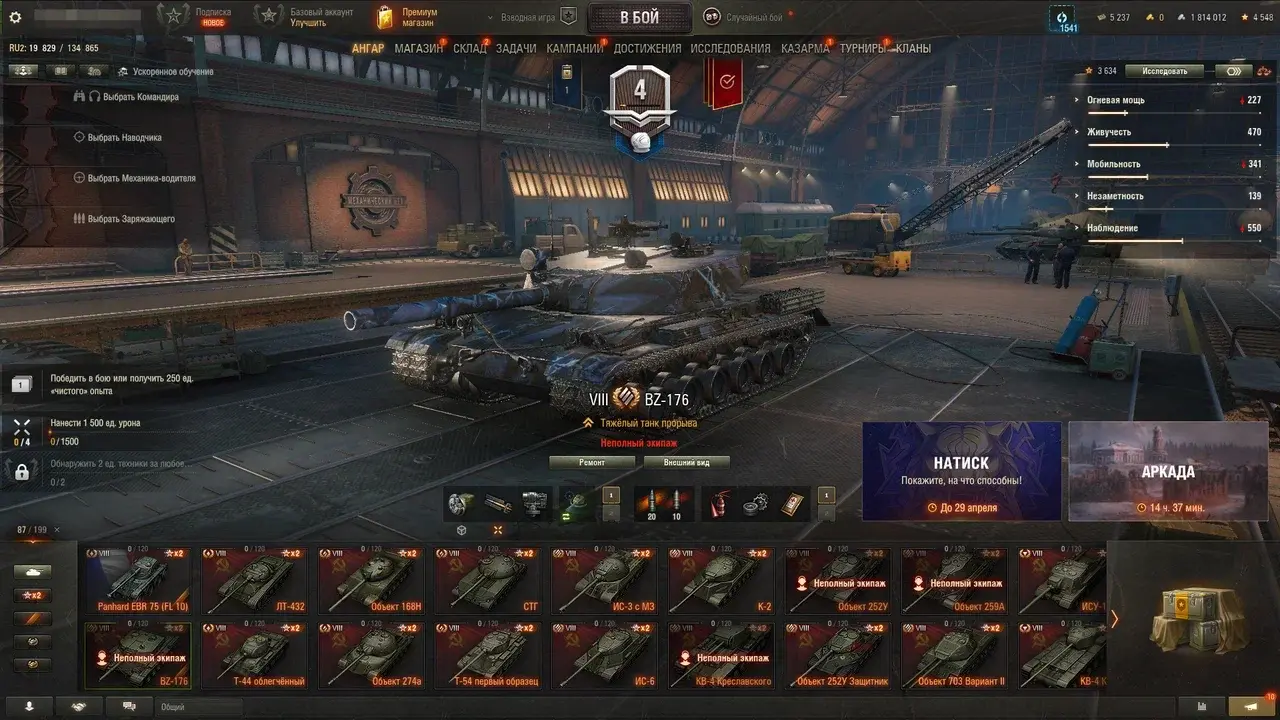Show next tanks with carousel arrow

click(1115, 619)
